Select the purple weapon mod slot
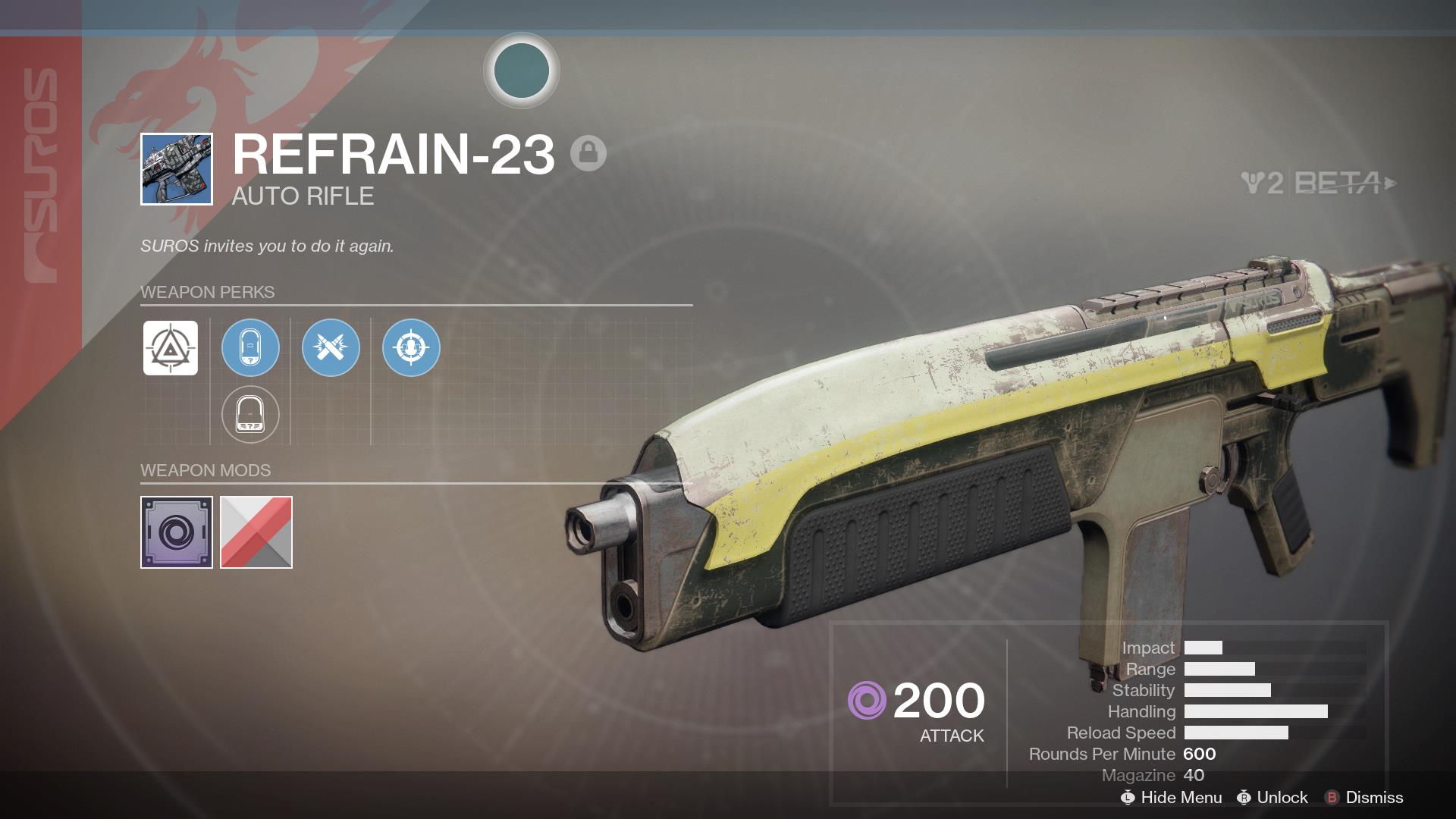The height and width of the screenshot is (819, 1456). coord(177,532)
